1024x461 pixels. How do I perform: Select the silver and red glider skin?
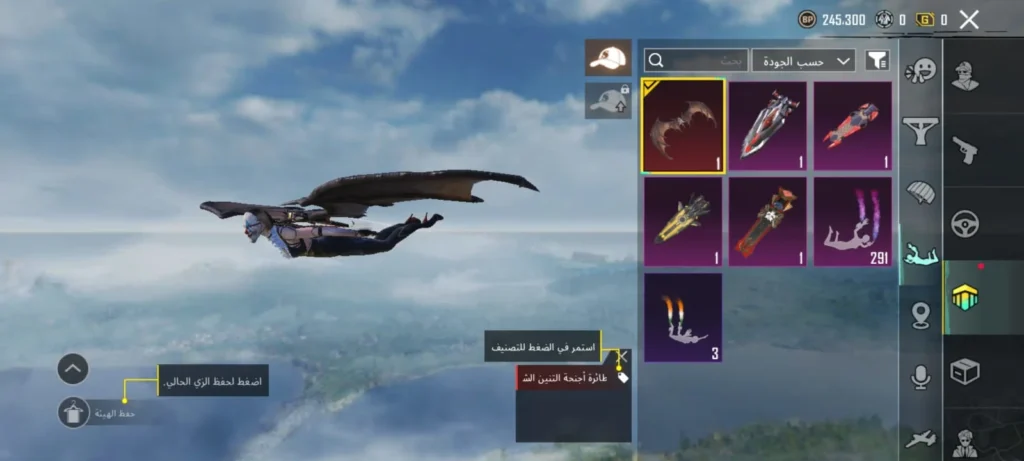pos(767,126)
